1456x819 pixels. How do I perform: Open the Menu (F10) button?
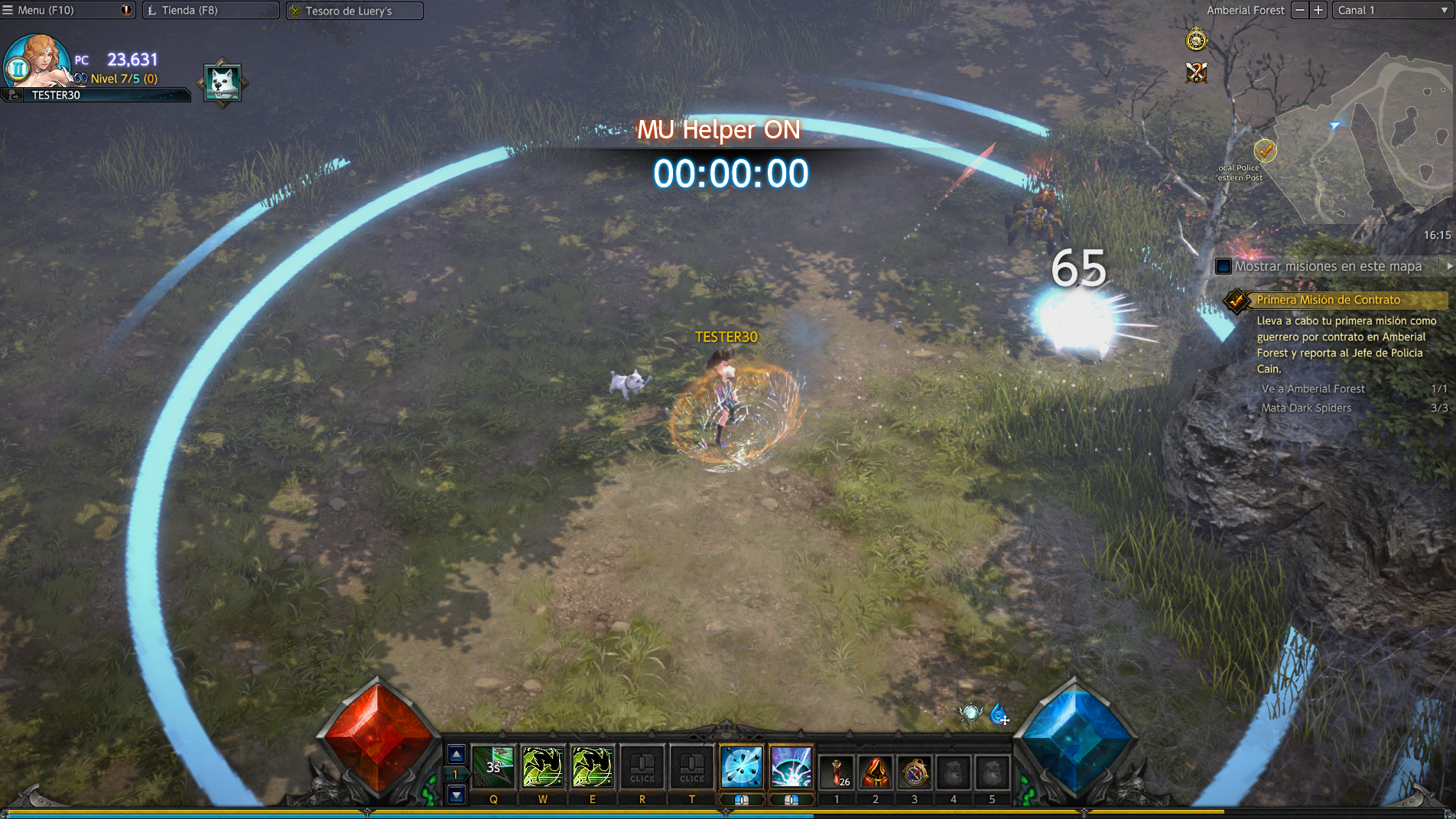pyautogui.click(x=46, y=11)
